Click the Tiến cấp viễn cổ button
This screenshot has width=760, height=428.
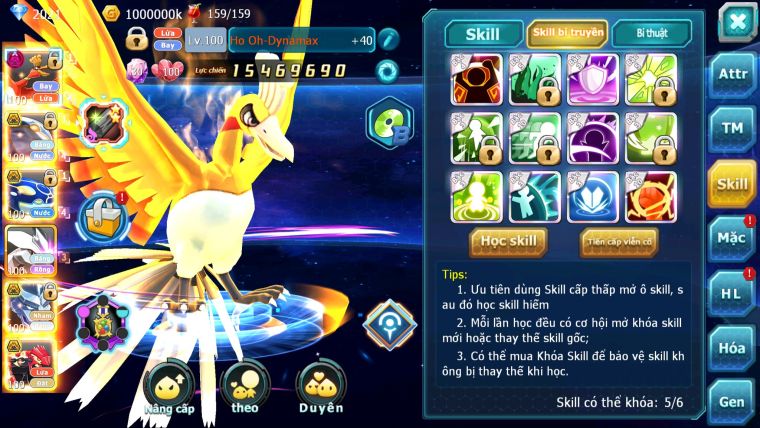click(618, 241)
